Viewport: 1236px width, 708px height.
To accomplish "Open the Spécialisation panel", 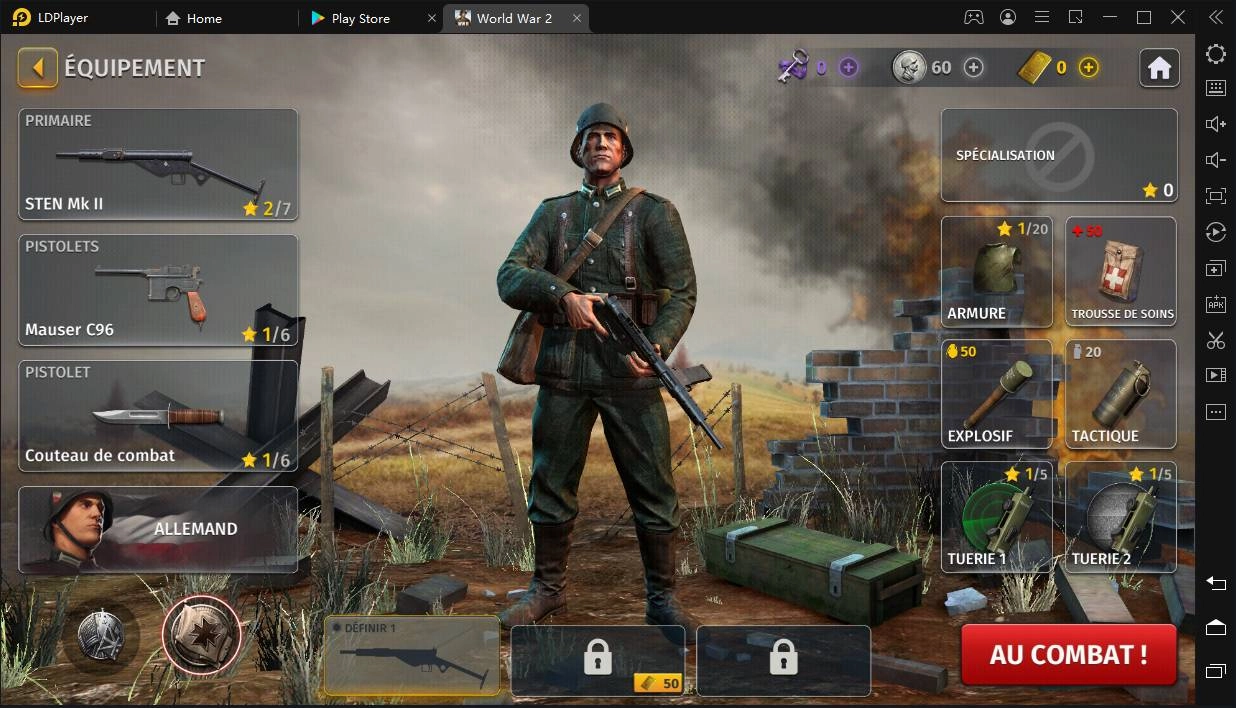I will (x=1059, y=156).
